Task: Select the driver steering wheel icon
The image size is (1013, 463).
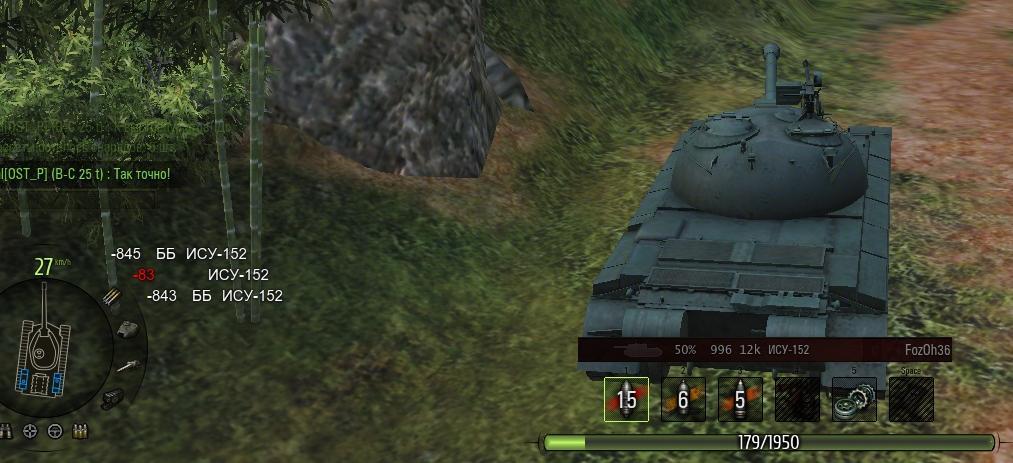Action: click(x=56, y=431)
